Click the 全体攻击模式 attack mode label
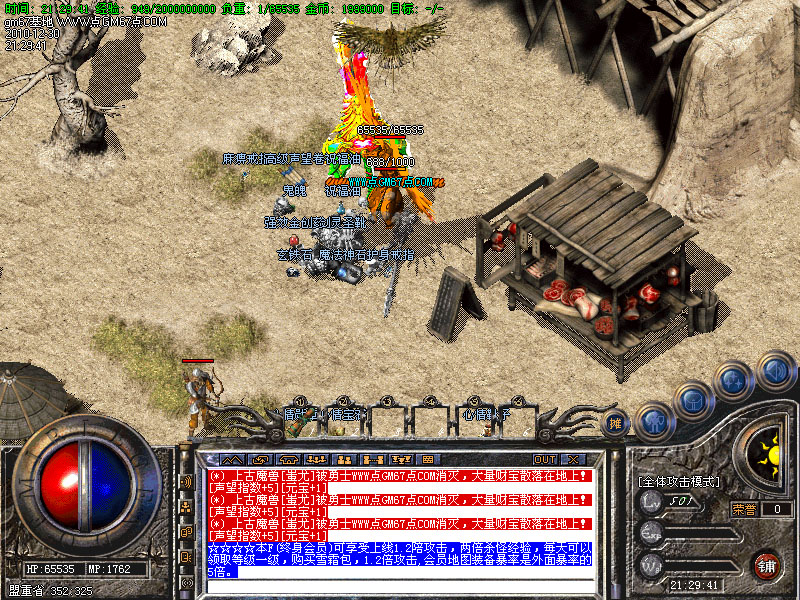This screenshot has height=600, width=800. click(x=679, y=482)
